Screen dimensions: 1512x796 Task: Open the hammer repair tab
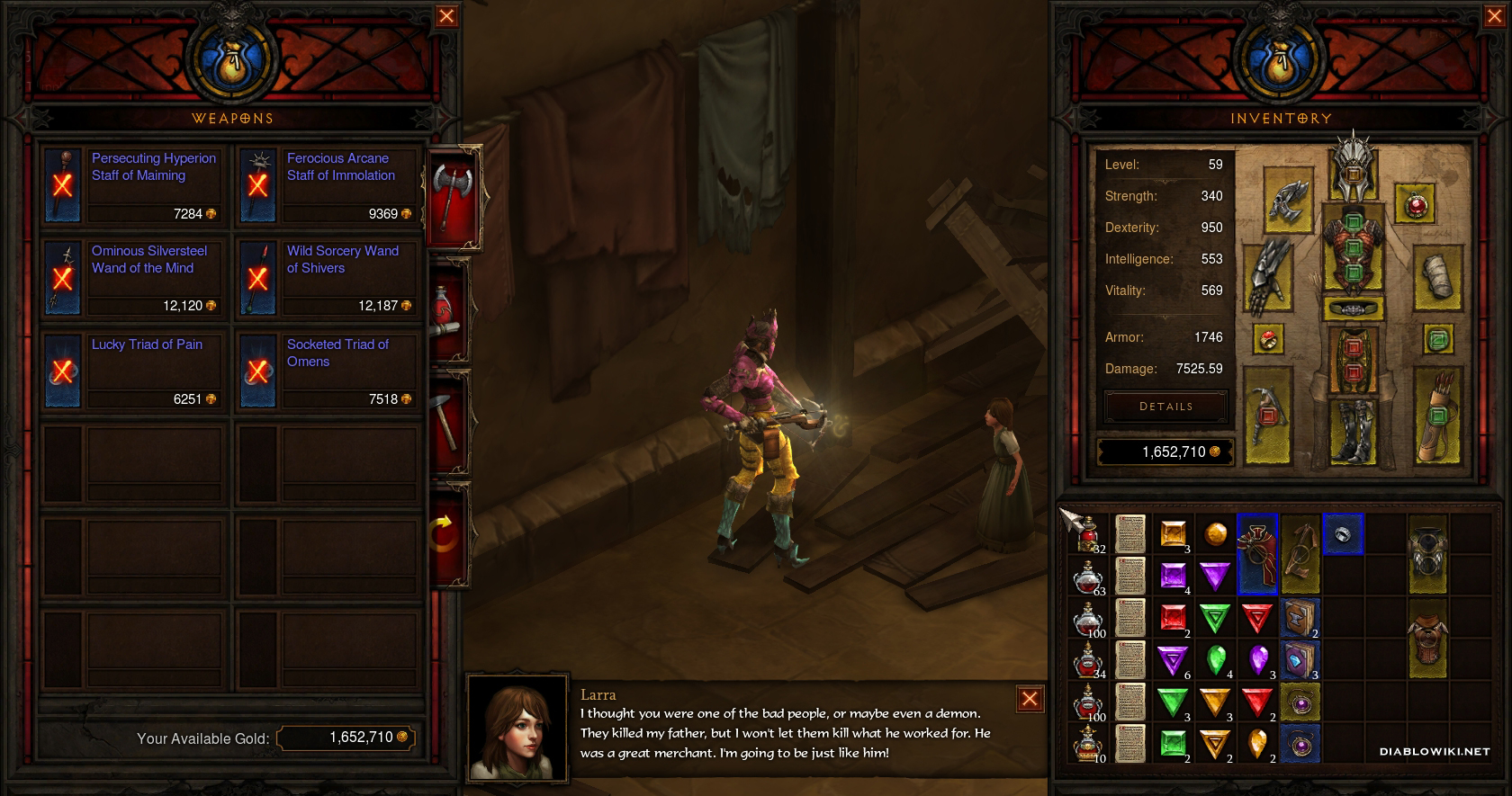pyautogui.click(x=450, y=421)
